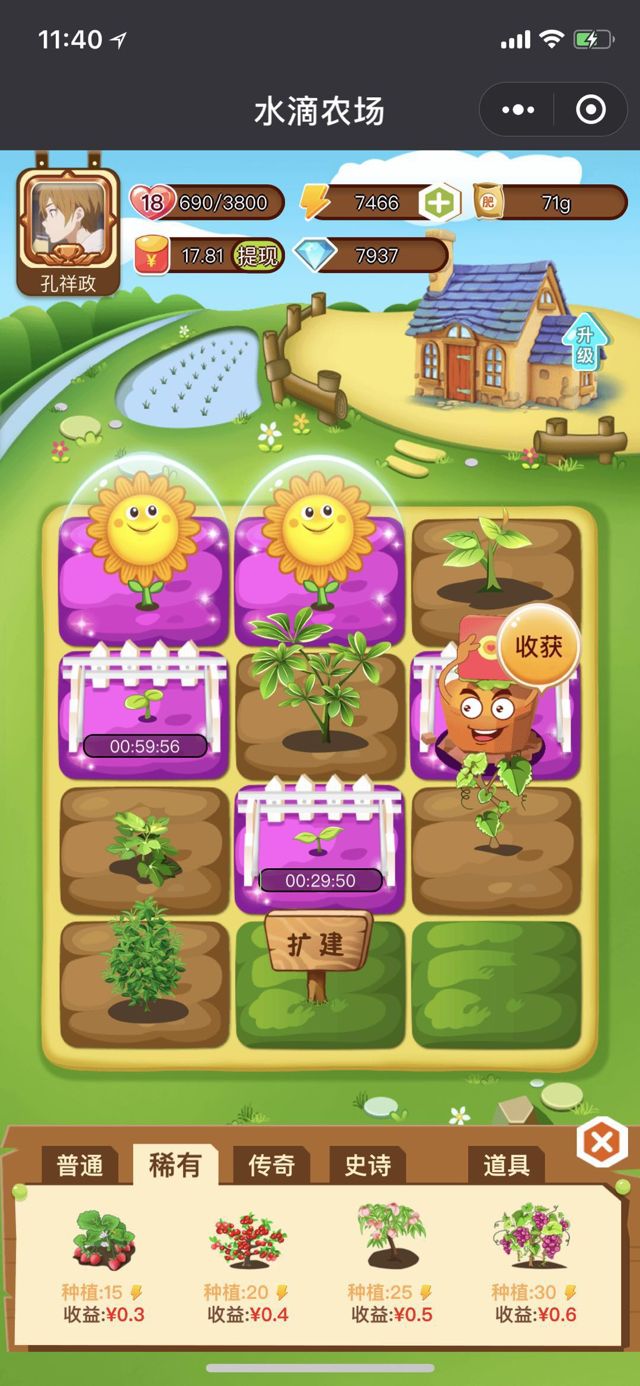
Task: Harvest the crop with 收获 bubble
Action: pos(538,646)
